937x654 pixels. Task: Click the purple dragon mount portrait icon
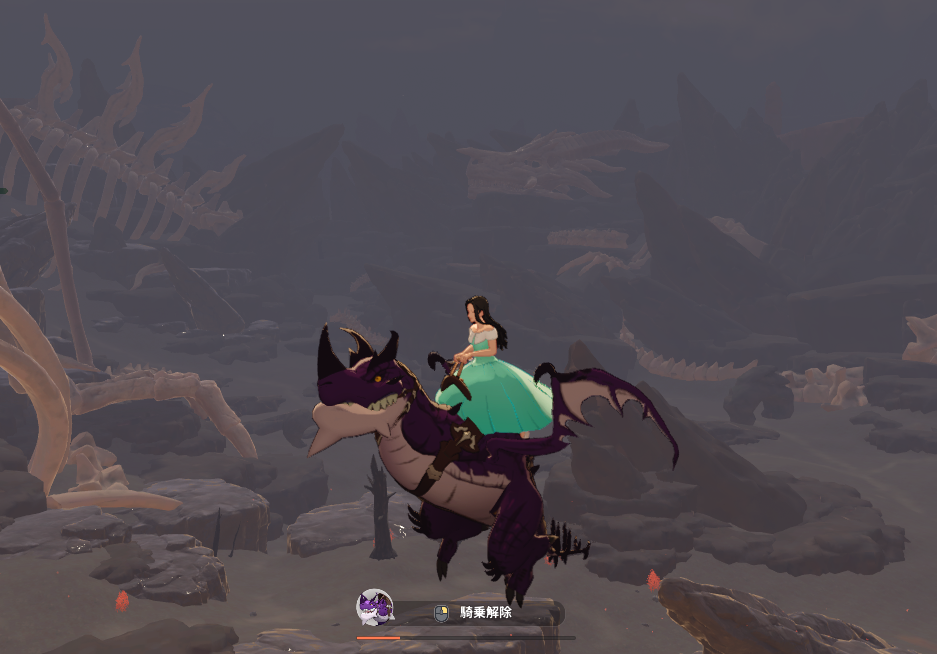pos(375,608)
